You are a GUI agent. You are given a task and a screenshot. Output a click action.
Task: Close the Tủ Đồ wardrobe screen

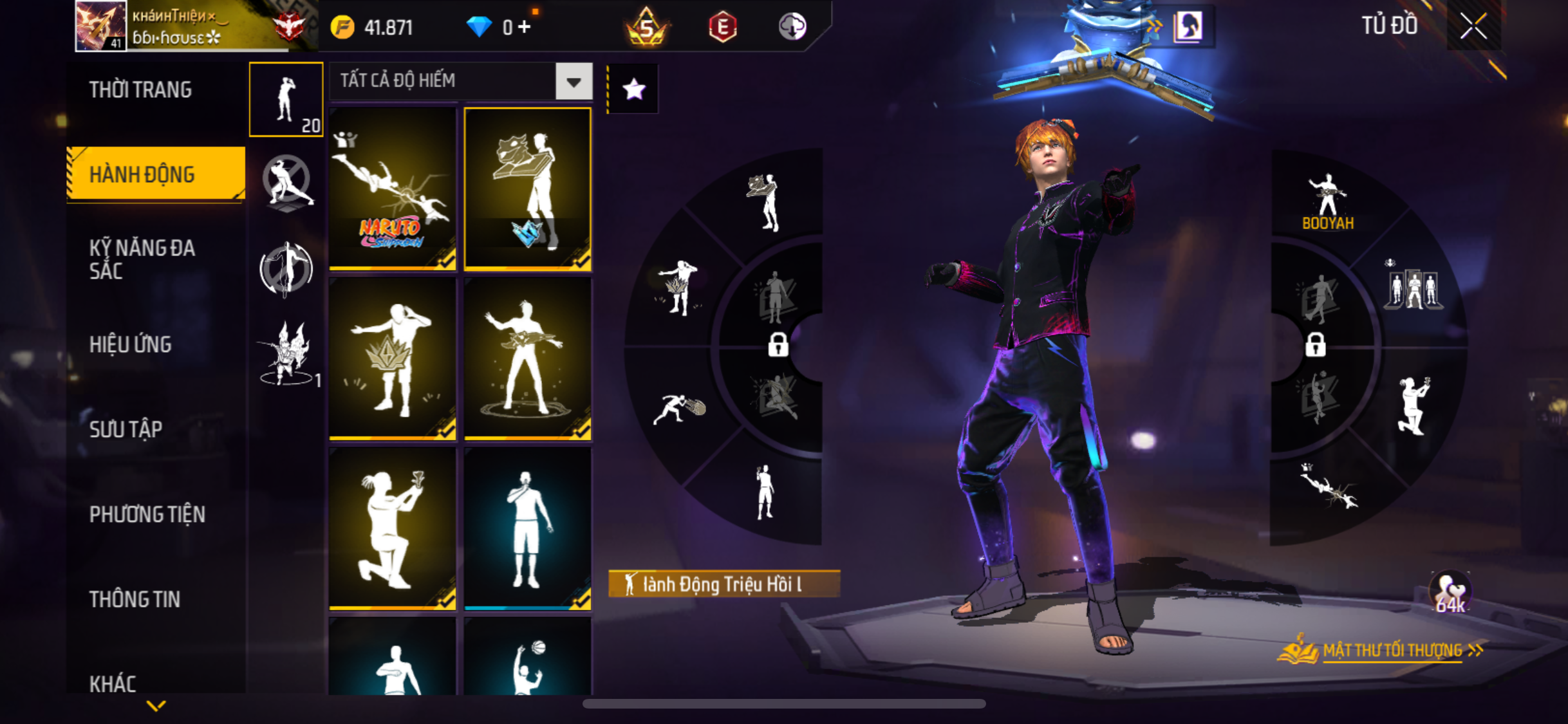pyautogui.click(x=1473, y=26)
